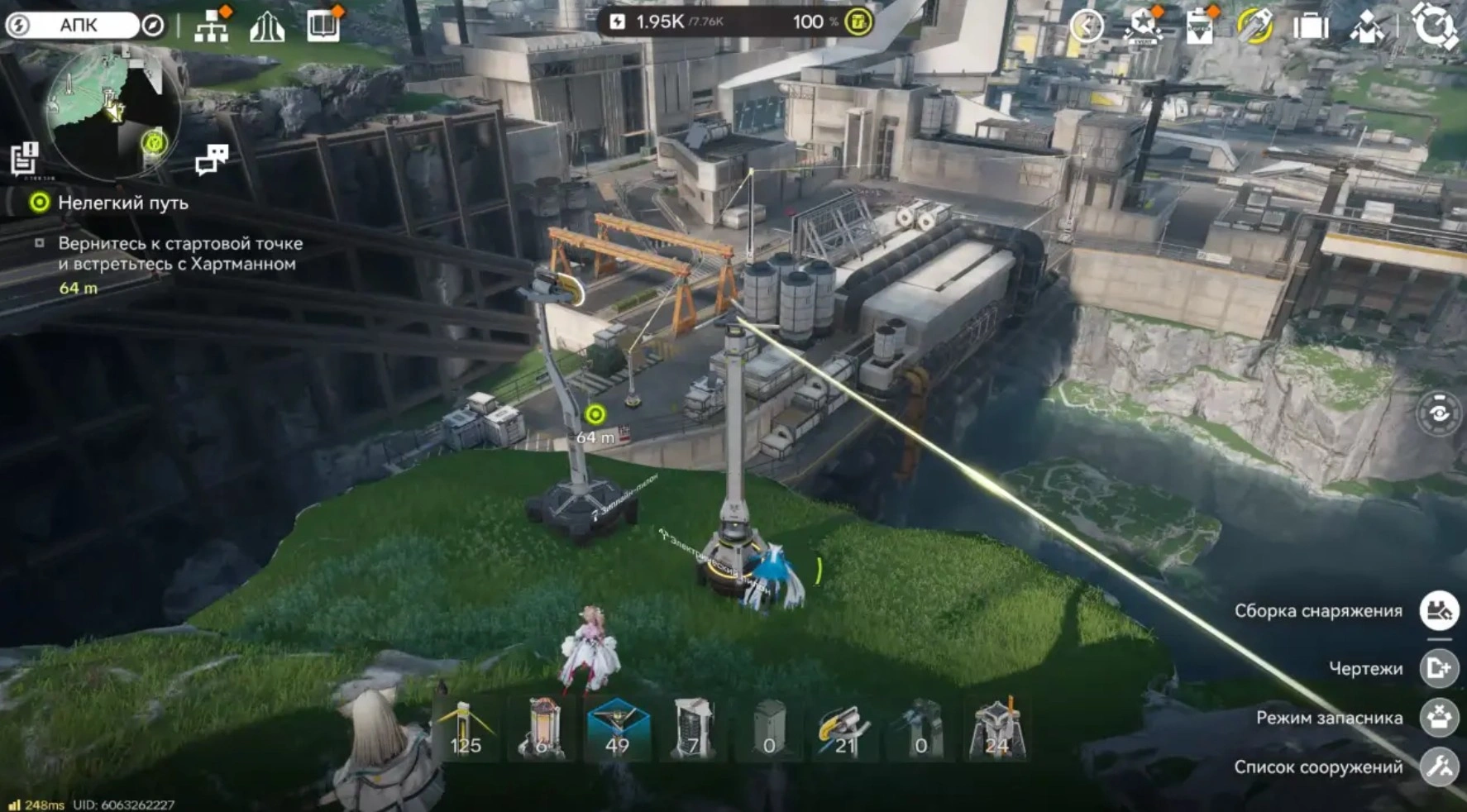Select the power pylon slot with 125

465,728
